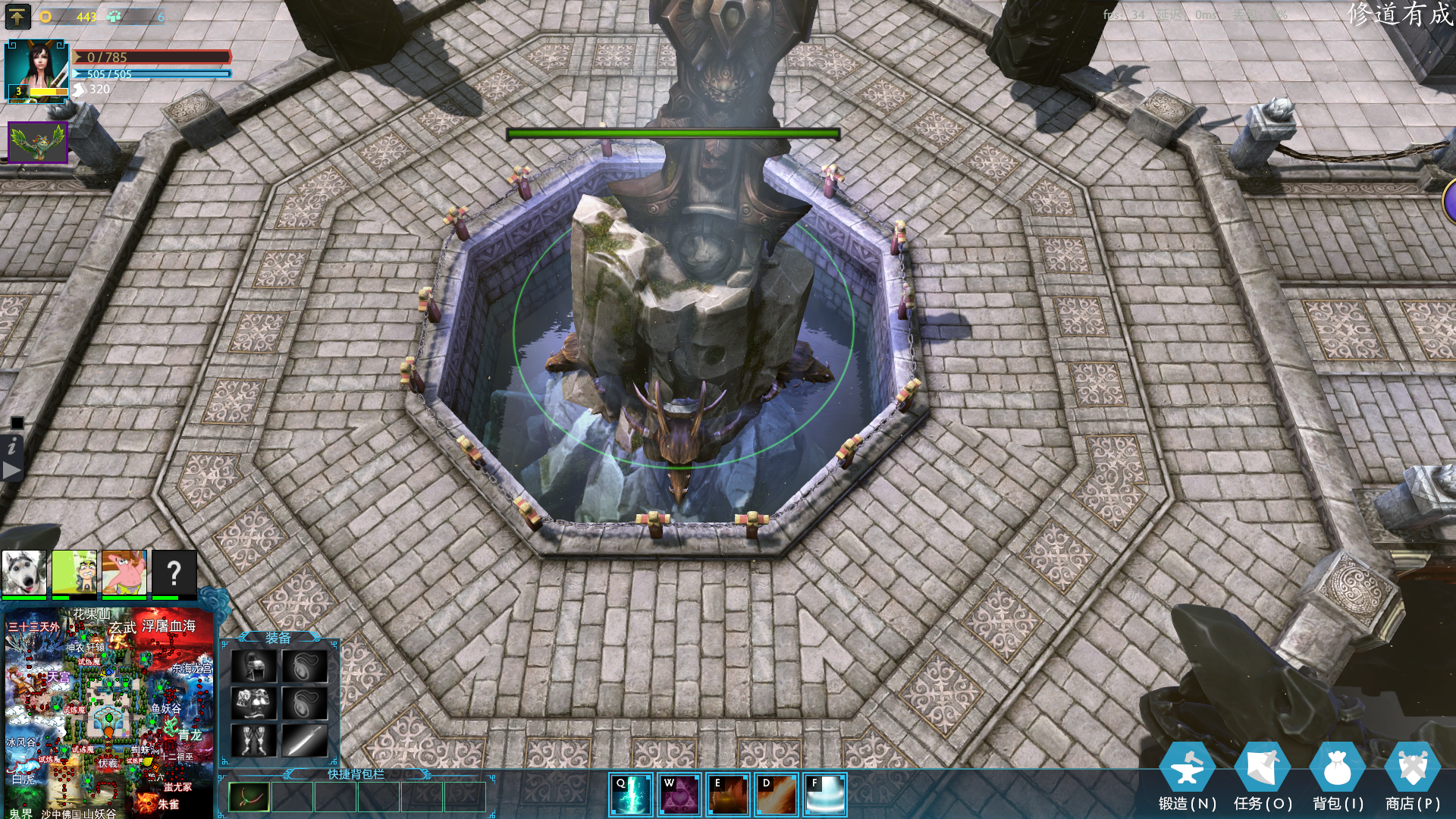Click the hero portrait with horns
This screenshot has height=819, width=1456.
click(x=36, y=70)
